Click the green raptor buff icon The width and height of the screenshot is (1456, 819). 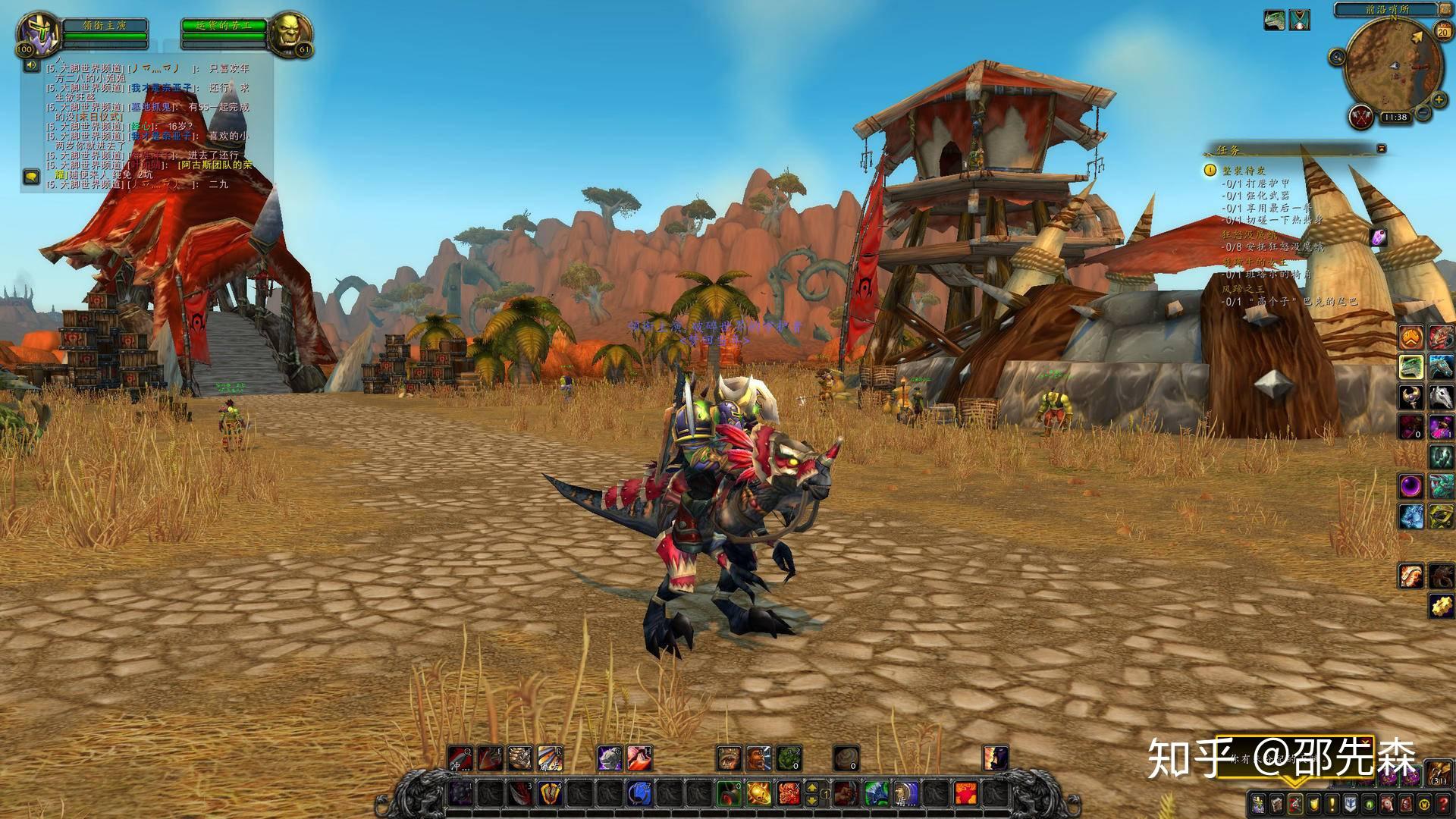point(1274,20)
